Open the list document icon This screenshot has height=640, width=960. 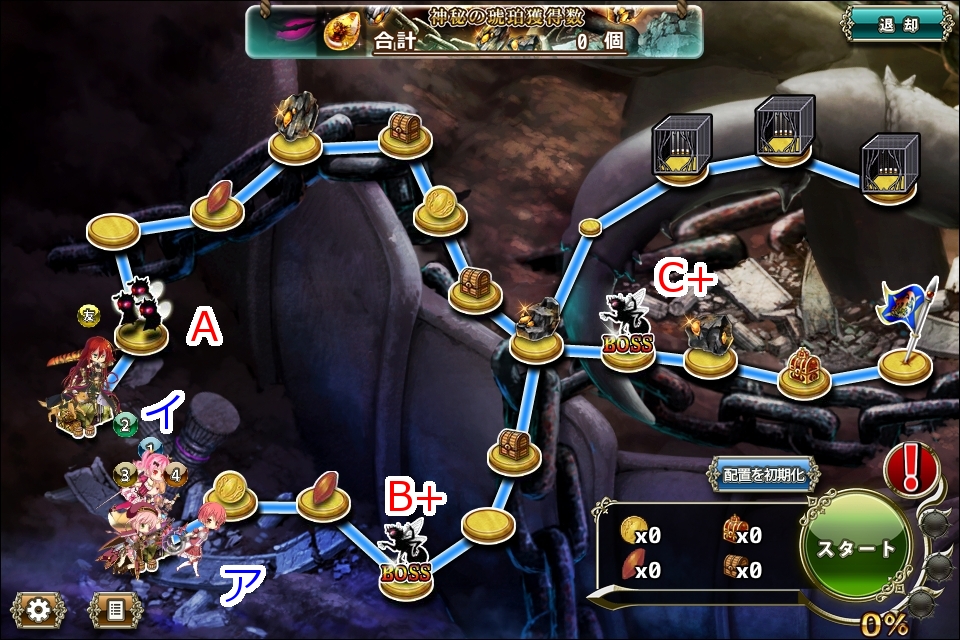(x=116, y=608)
